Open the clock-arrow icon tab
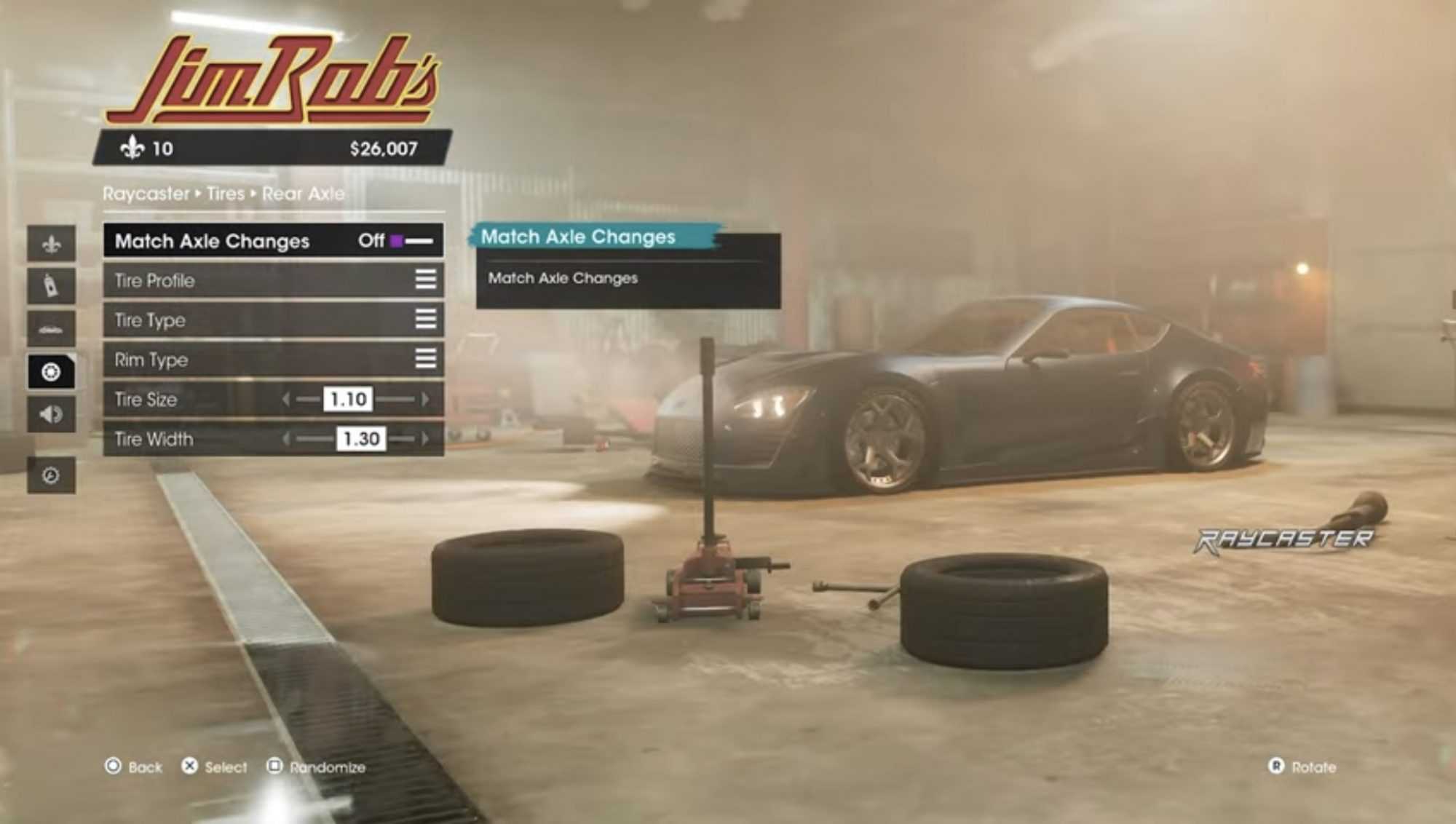Screen dimensions: 1456x824 point(51,475)
